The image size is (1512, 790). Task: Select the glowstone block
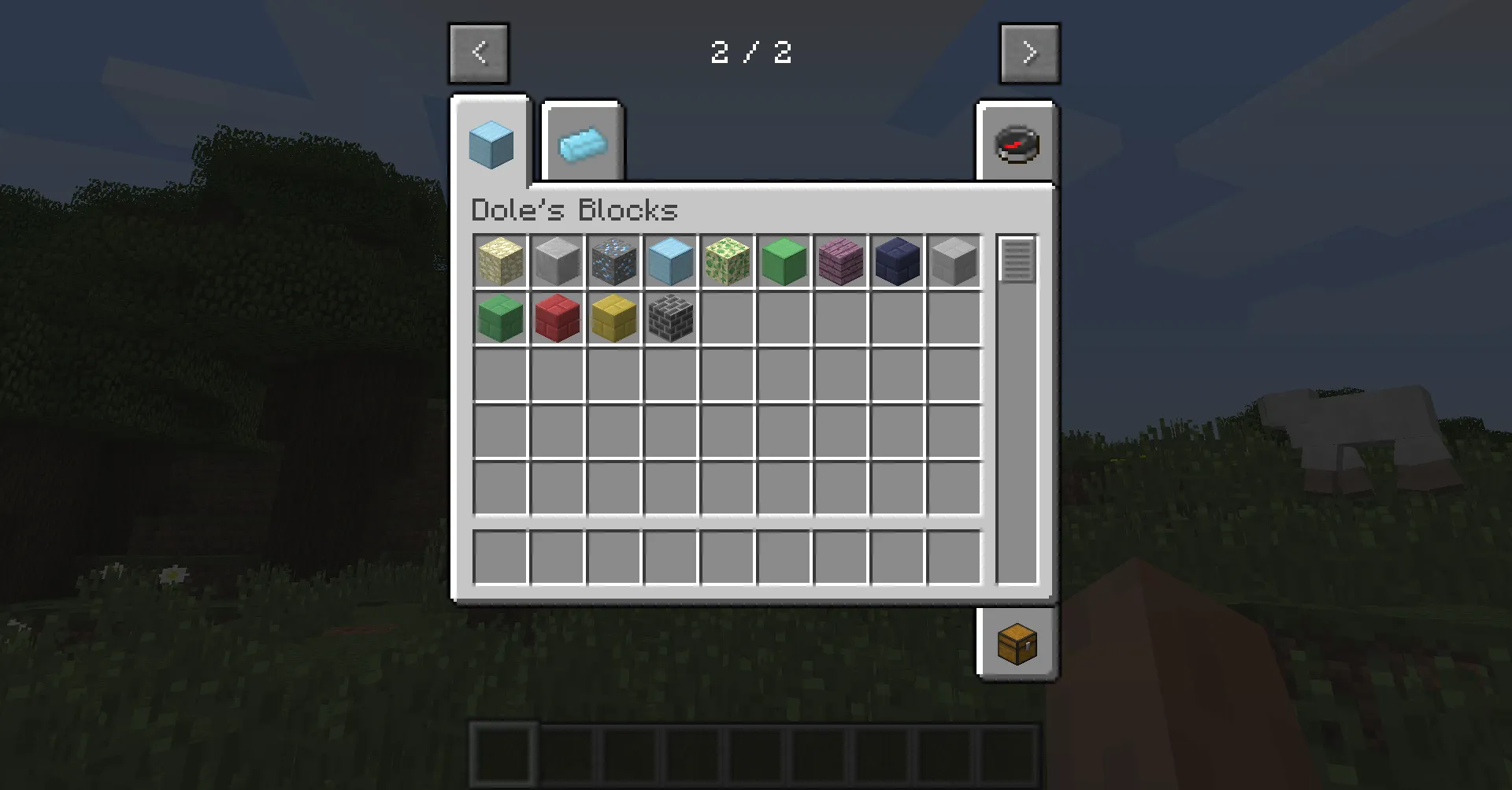500,261
